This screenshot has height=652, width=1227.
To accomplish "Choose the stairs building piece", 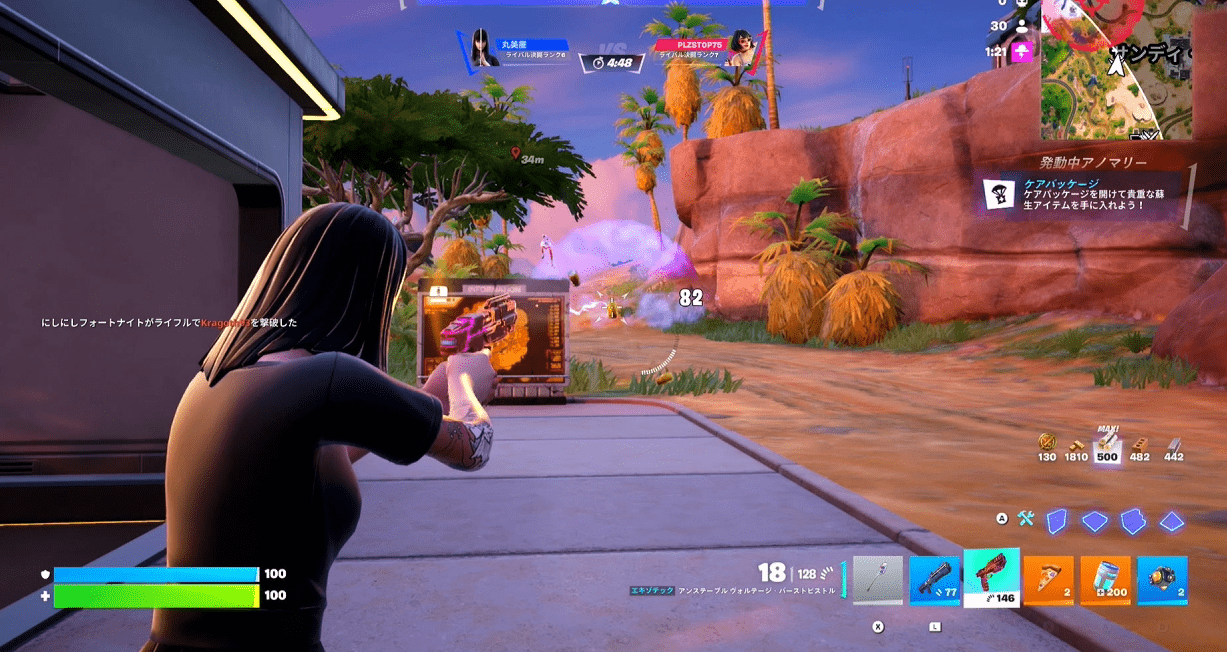I will click(x=1132, y=521).
